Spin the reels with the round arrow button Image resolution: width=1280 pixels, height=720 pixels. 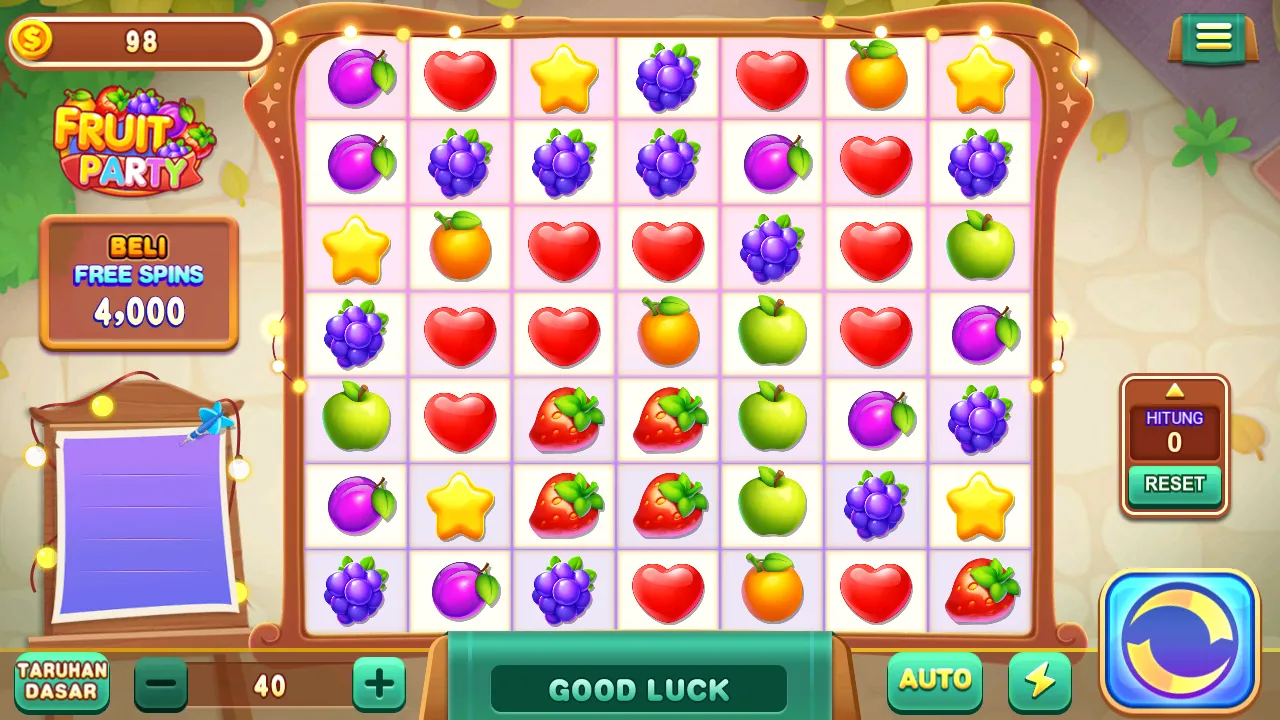(1180, 640)
